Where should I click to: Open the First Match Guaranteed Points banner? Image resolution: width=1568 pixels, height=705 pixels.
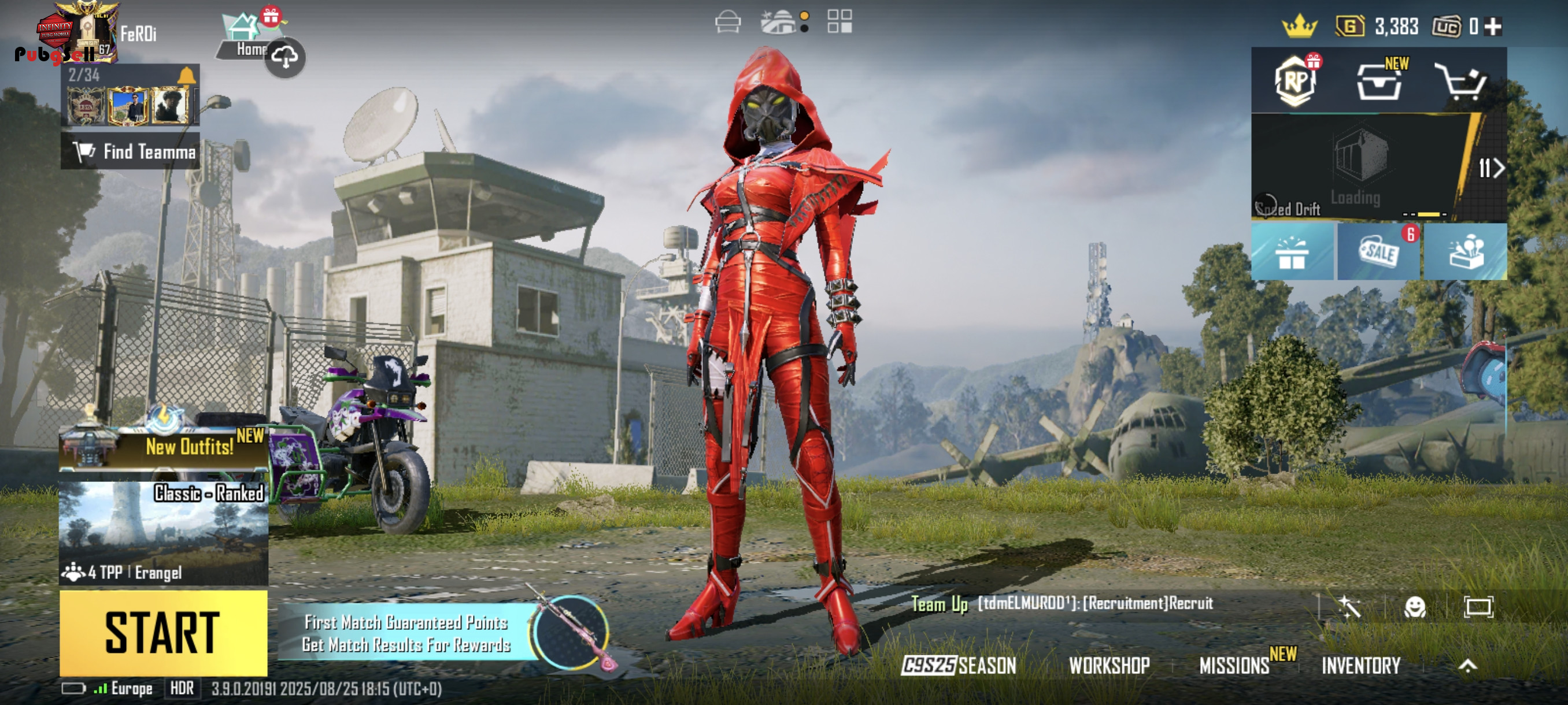coord(406,633)
